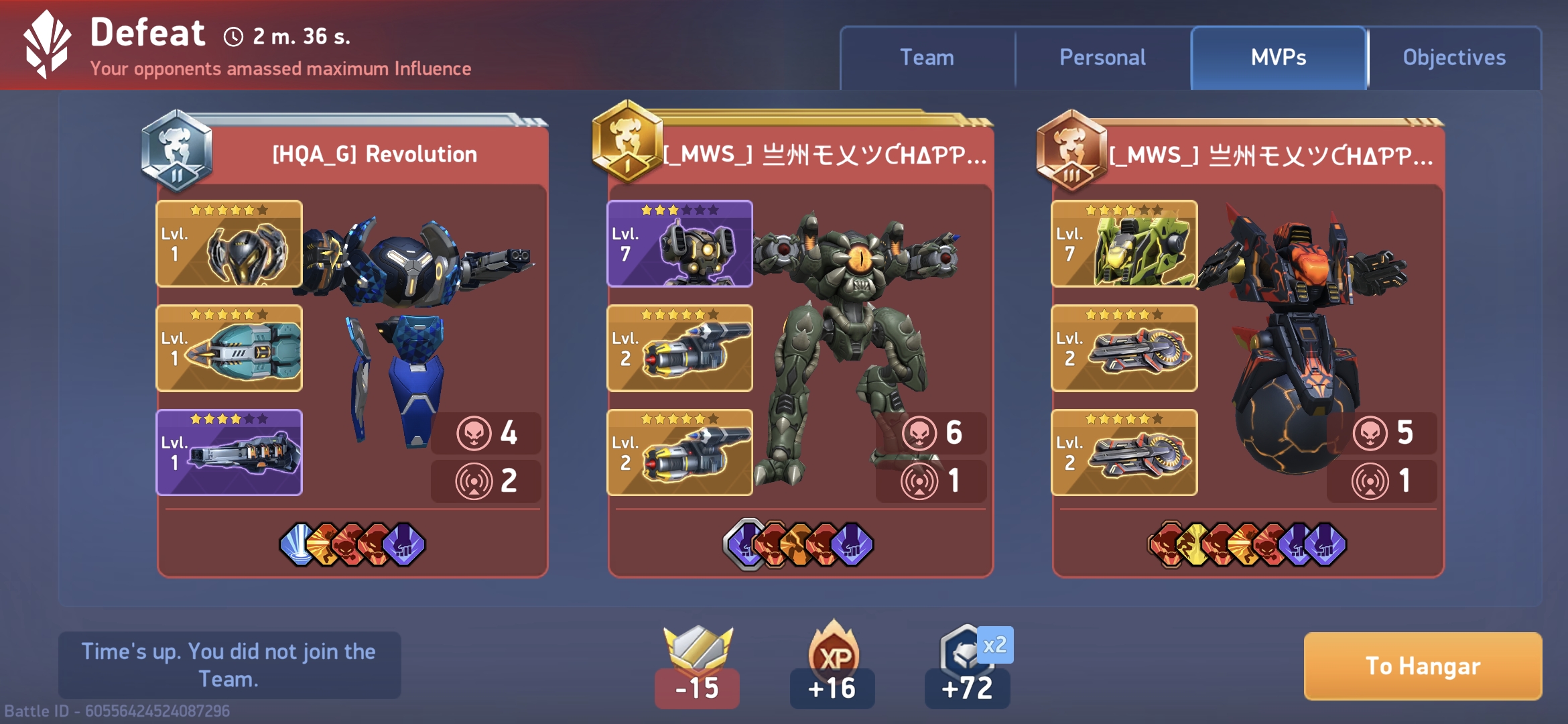This screenshot has height=724, width=1568.
Task: Select the bronze MVP's green level 7 mech slot
Action: [1124, 244]
